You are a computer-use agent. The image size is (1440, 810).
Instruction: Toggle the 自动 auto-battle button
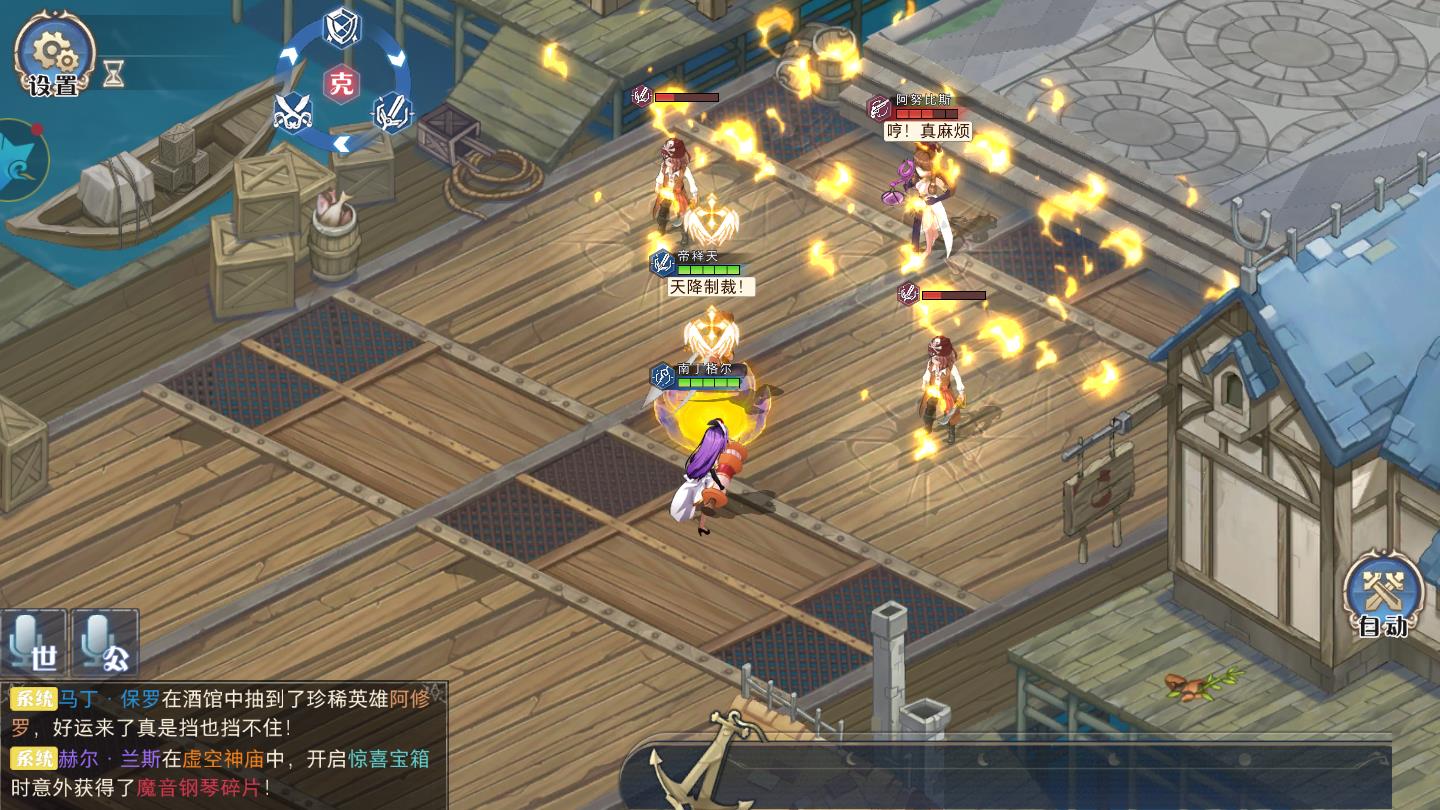click(x=1383, y=596)
